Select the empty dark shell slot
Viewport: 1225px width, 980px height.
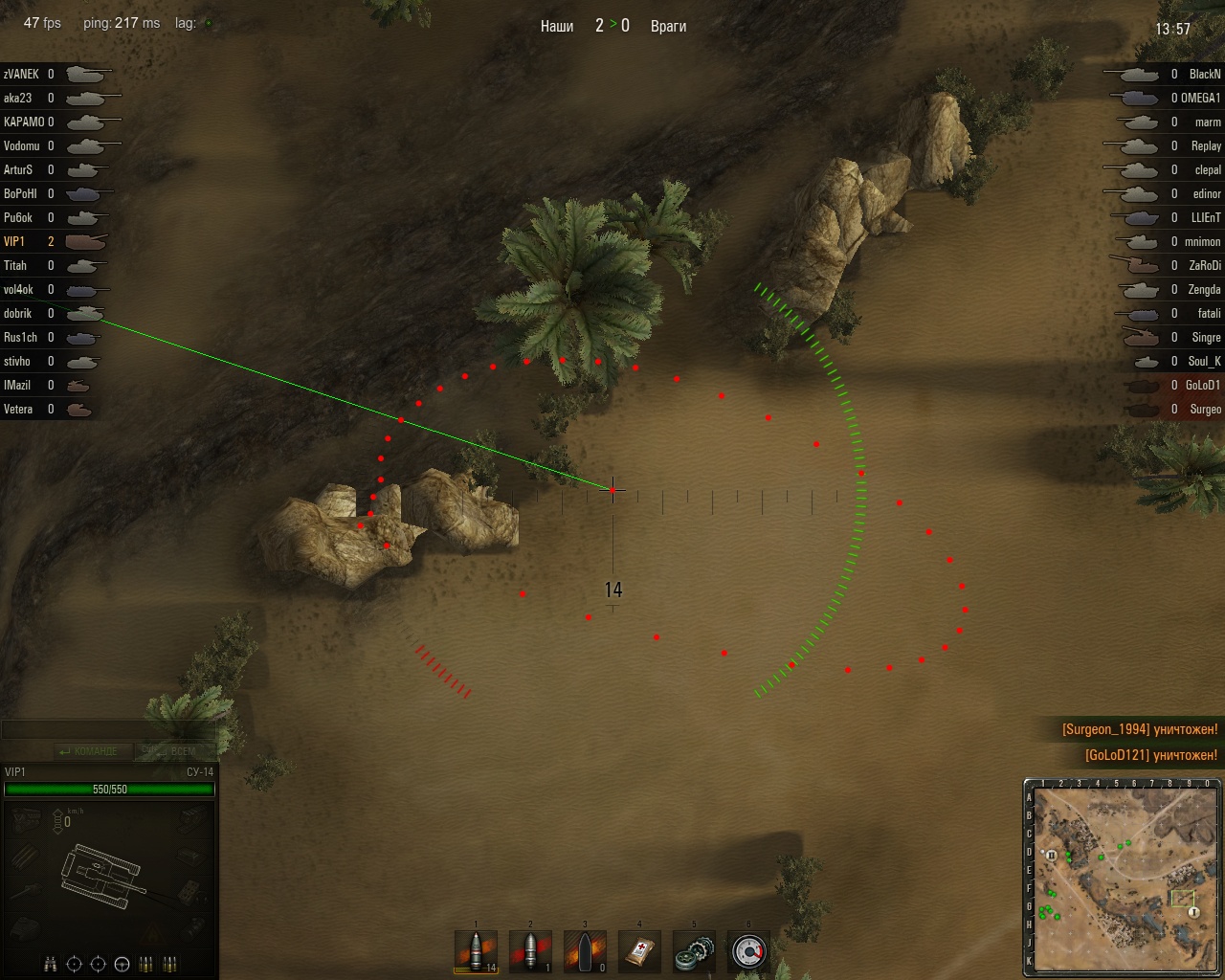[x=585, y=951]
